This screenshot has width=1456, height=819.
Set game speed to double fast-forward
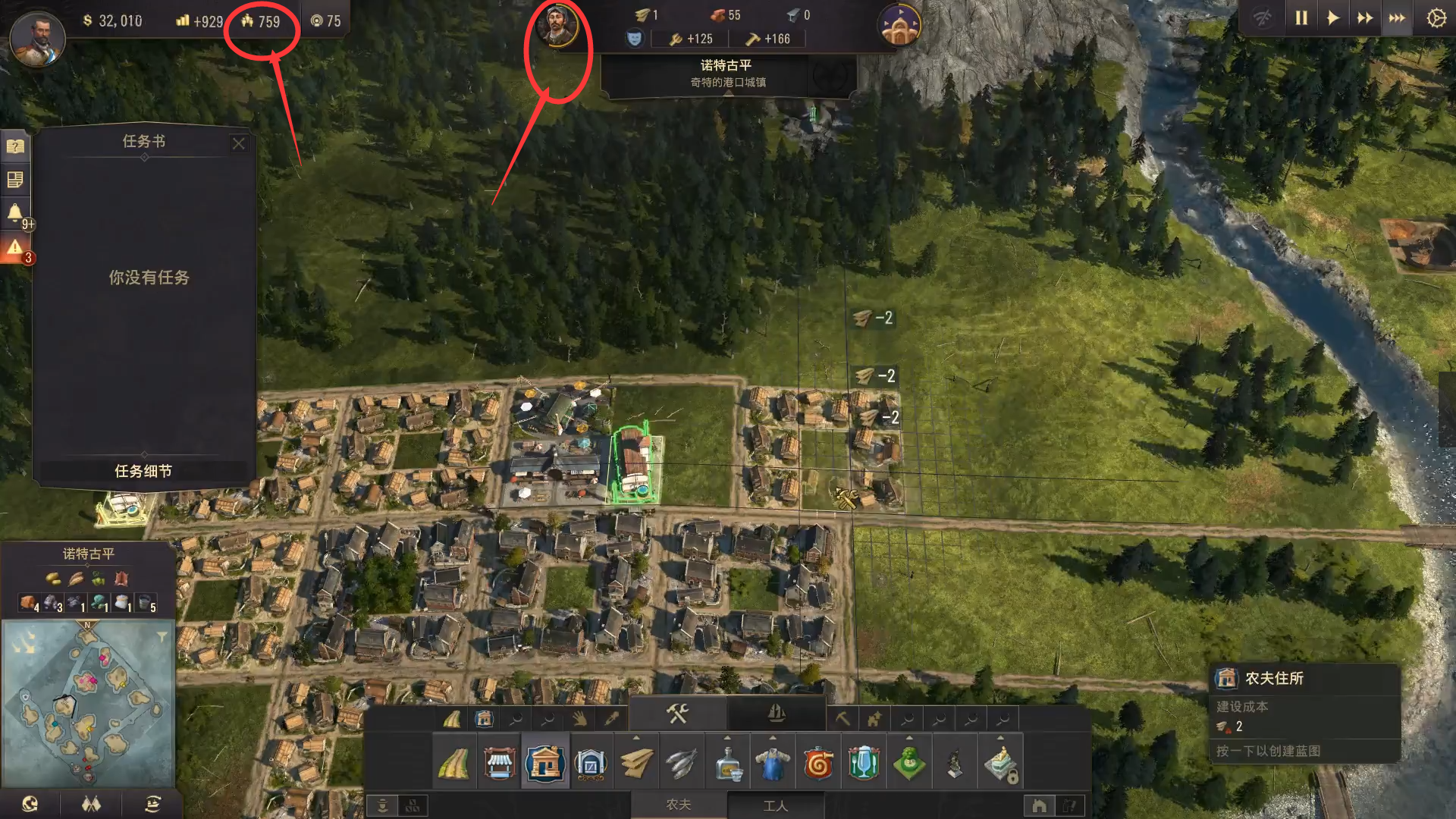[x=1365, y=18]
